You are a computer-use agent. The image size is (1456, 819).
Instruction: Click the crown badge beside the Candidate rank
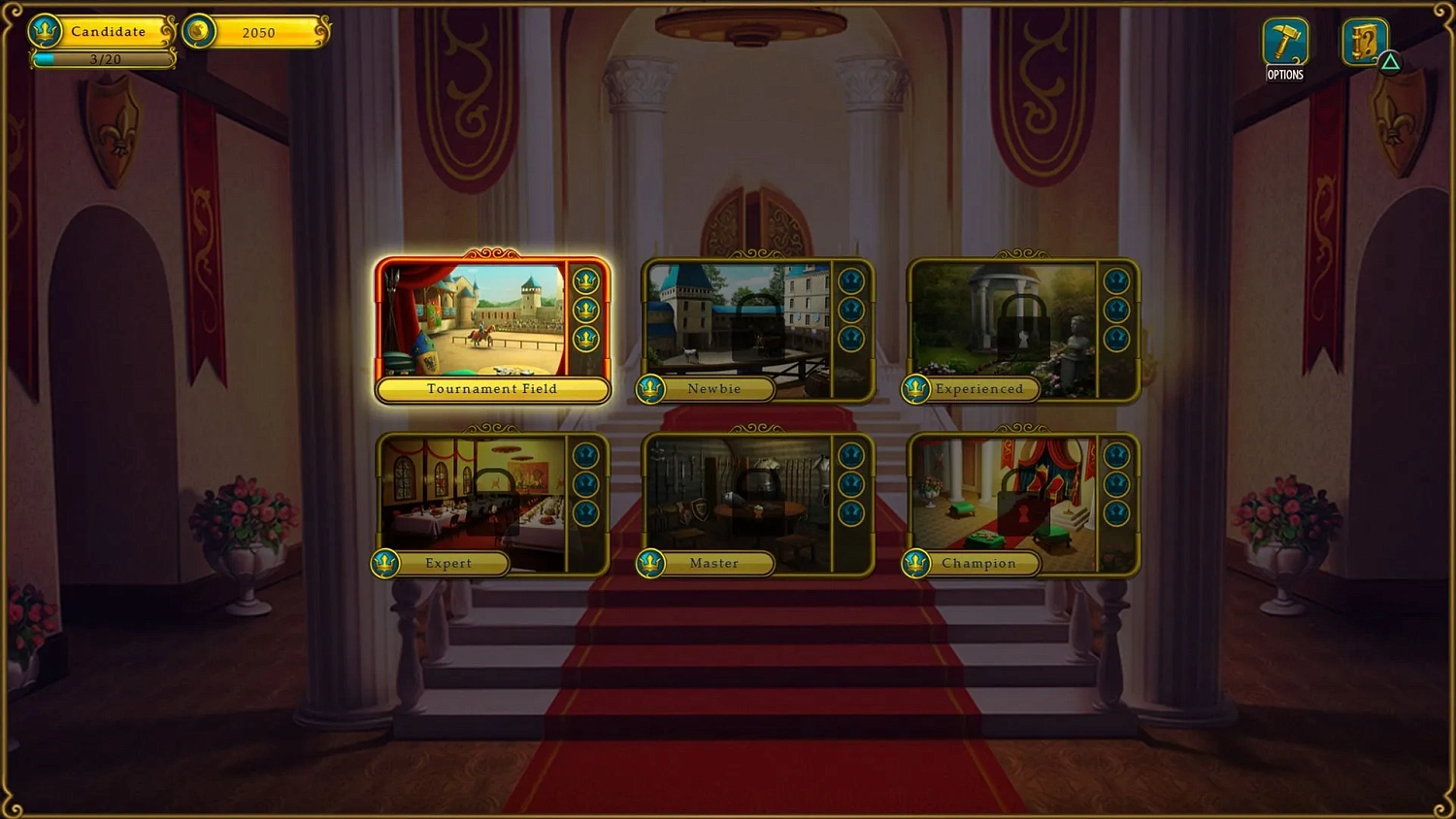pyautogui.click(x=45, y=30)
